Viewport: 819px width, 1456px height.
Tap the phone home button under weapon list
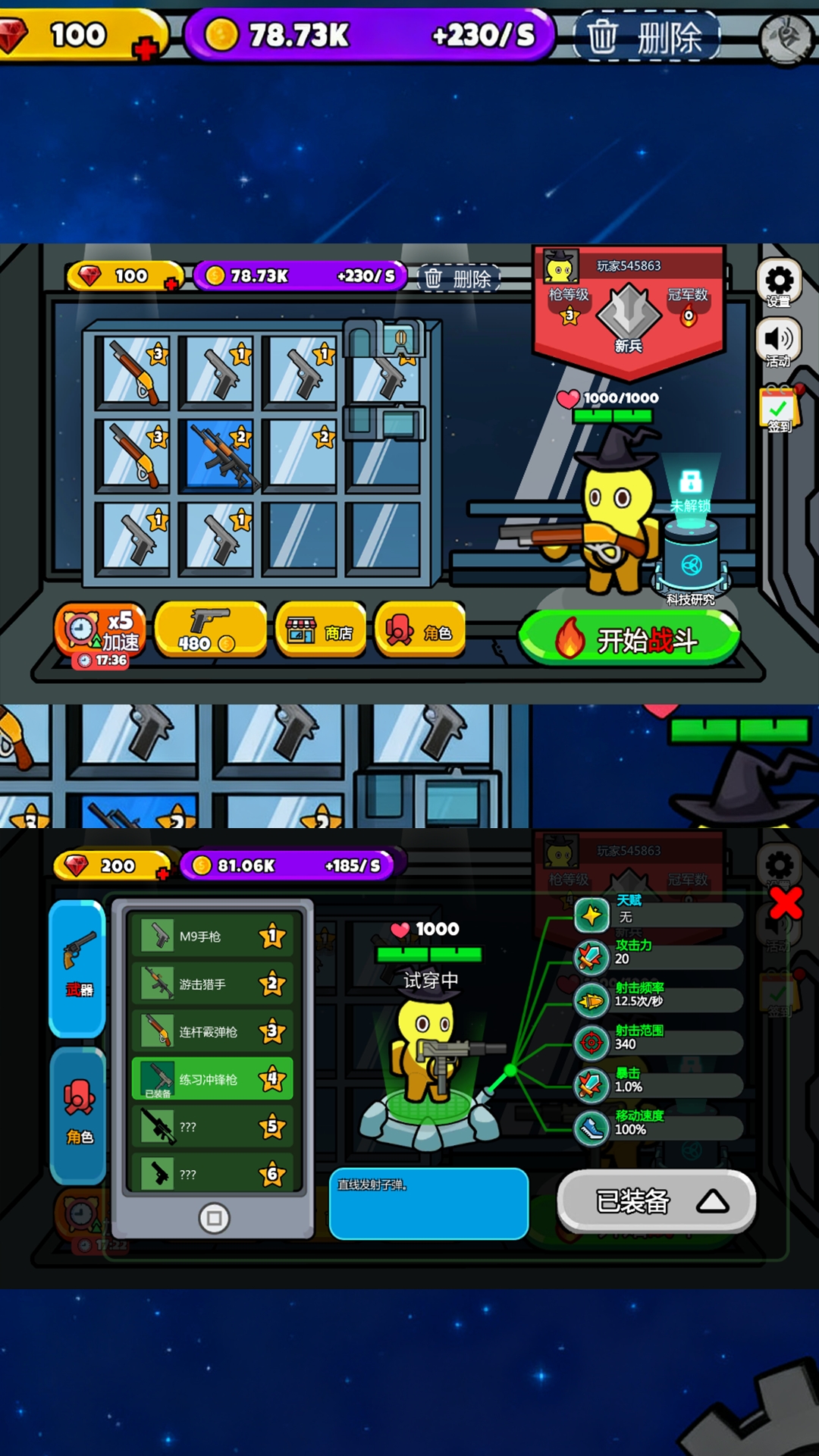point(214,1219)
